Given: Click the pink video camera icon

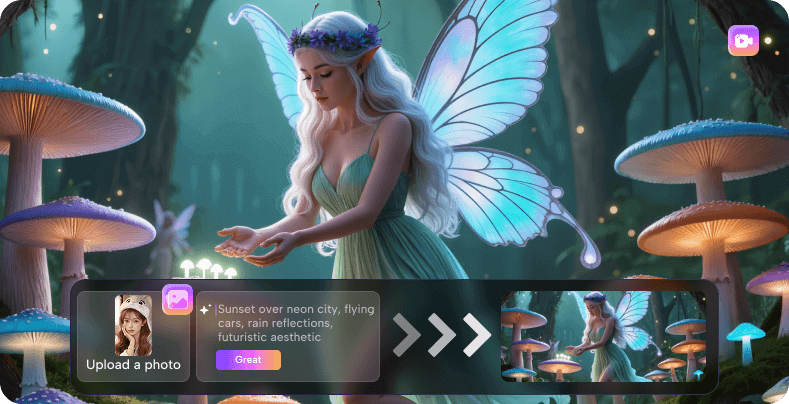Looking at the screenshot, I should [x=743, y=41].
